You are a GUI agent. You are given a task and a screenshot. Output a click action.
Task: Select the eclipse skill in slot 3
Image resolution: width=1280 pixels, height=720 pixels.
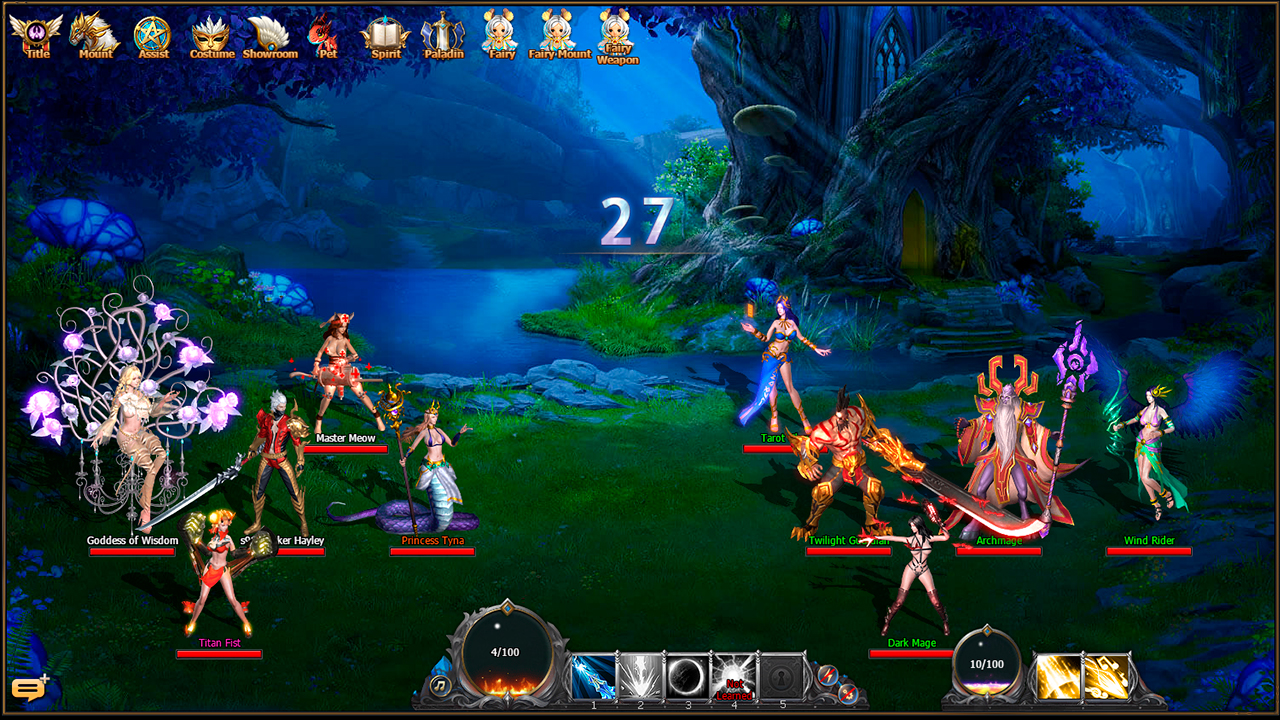click(687, 674)
